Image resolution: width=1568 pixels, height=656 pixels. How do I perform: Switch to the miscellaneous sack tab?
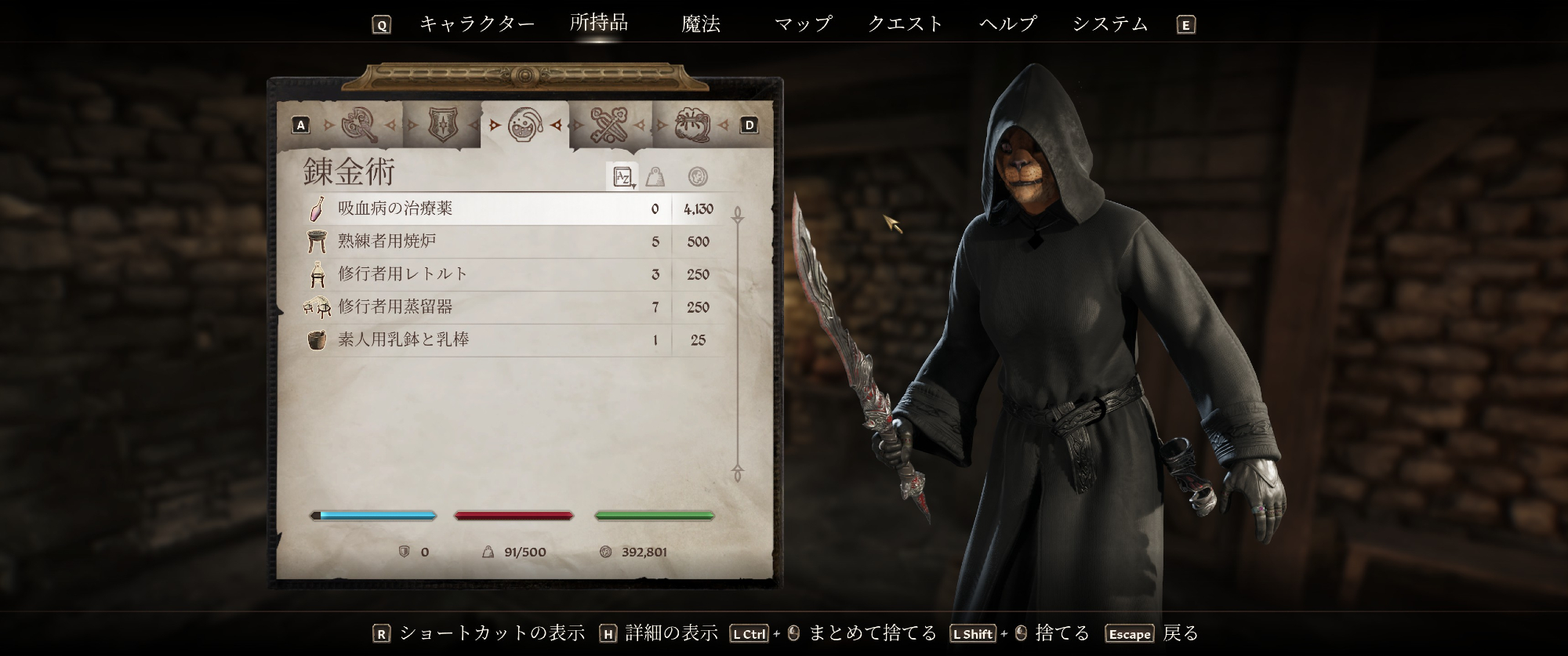click(691, 125)
